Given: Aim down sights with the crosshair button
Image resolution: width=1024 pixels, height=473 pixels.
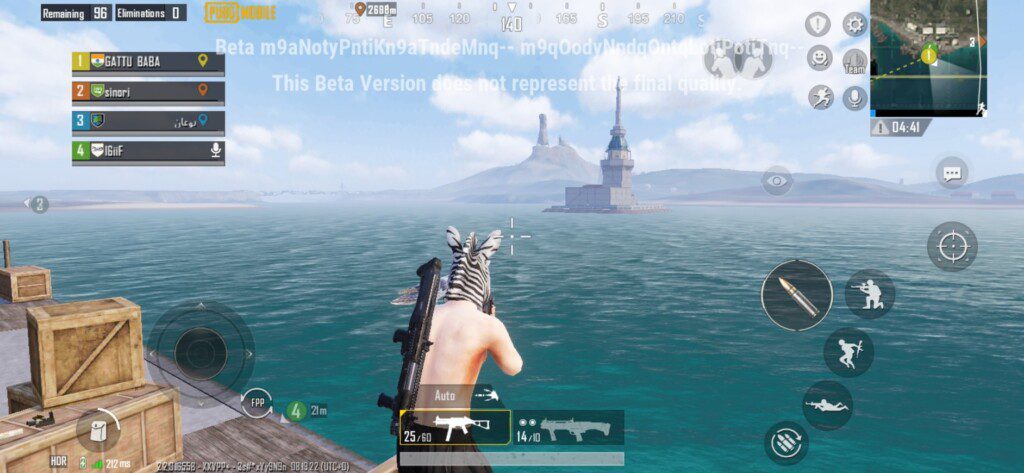Looking at the screenshot, I should click(952, 246).
